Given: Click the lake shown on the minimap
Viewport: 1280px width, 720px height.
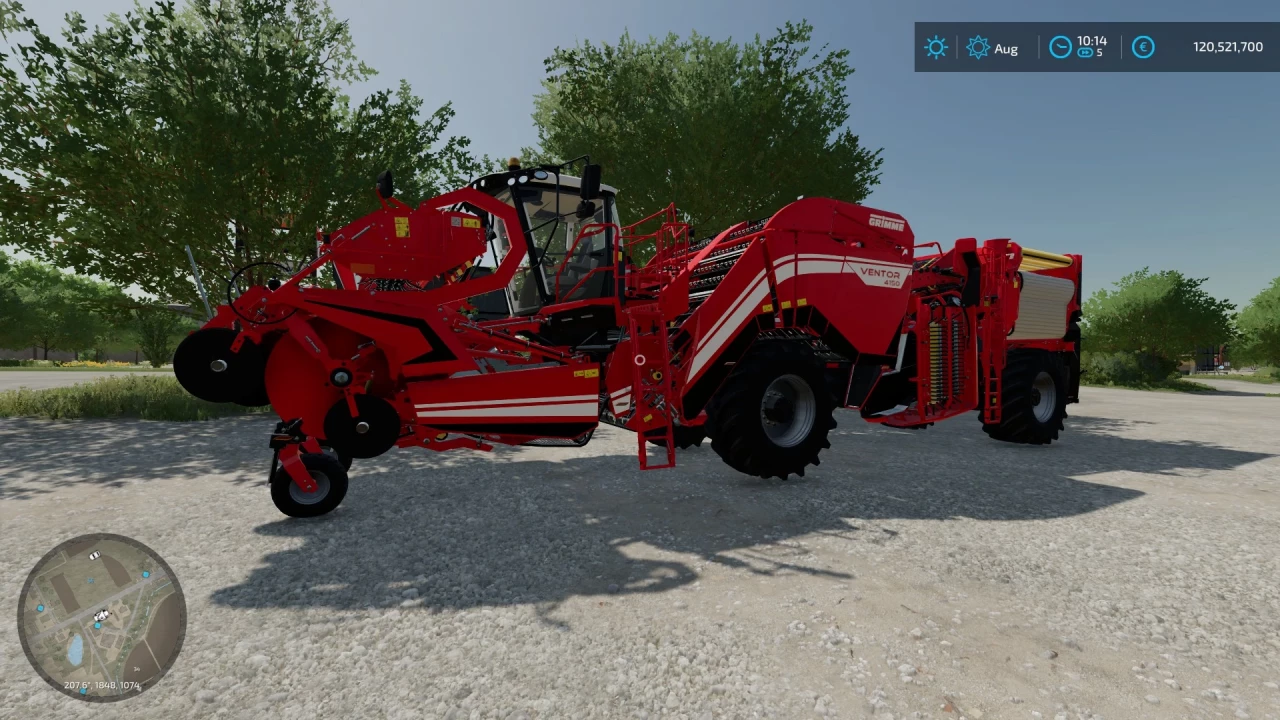Looking at the screenshot, I should (x=75, y=649).
